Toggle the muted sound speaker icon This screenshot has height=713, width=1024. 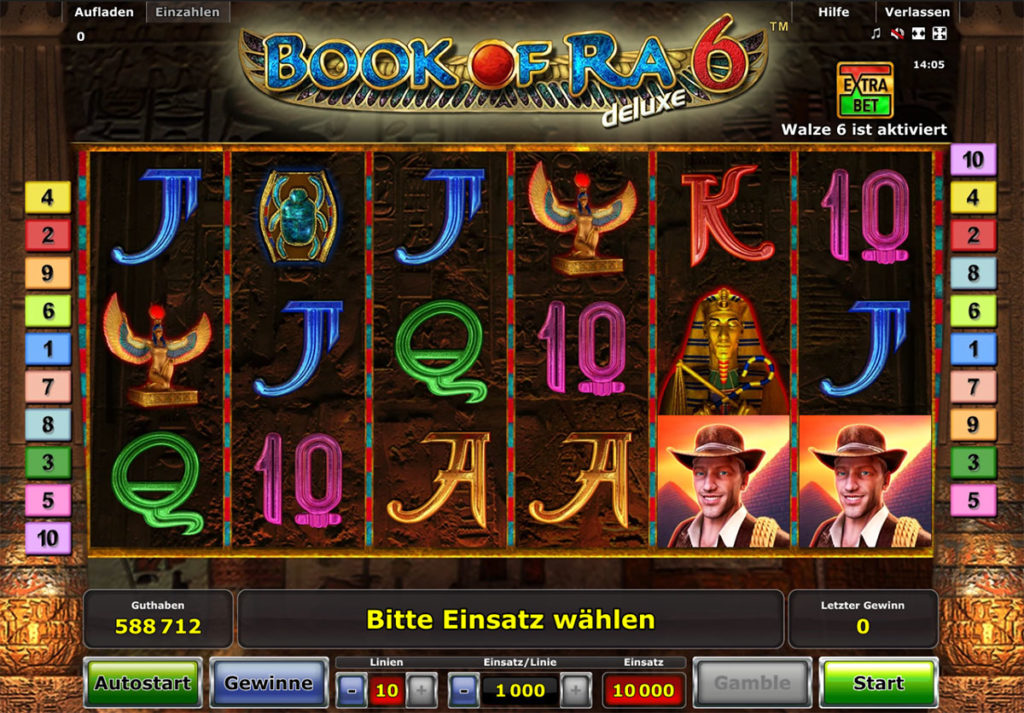pyautogui.click(x=897, y=34)
